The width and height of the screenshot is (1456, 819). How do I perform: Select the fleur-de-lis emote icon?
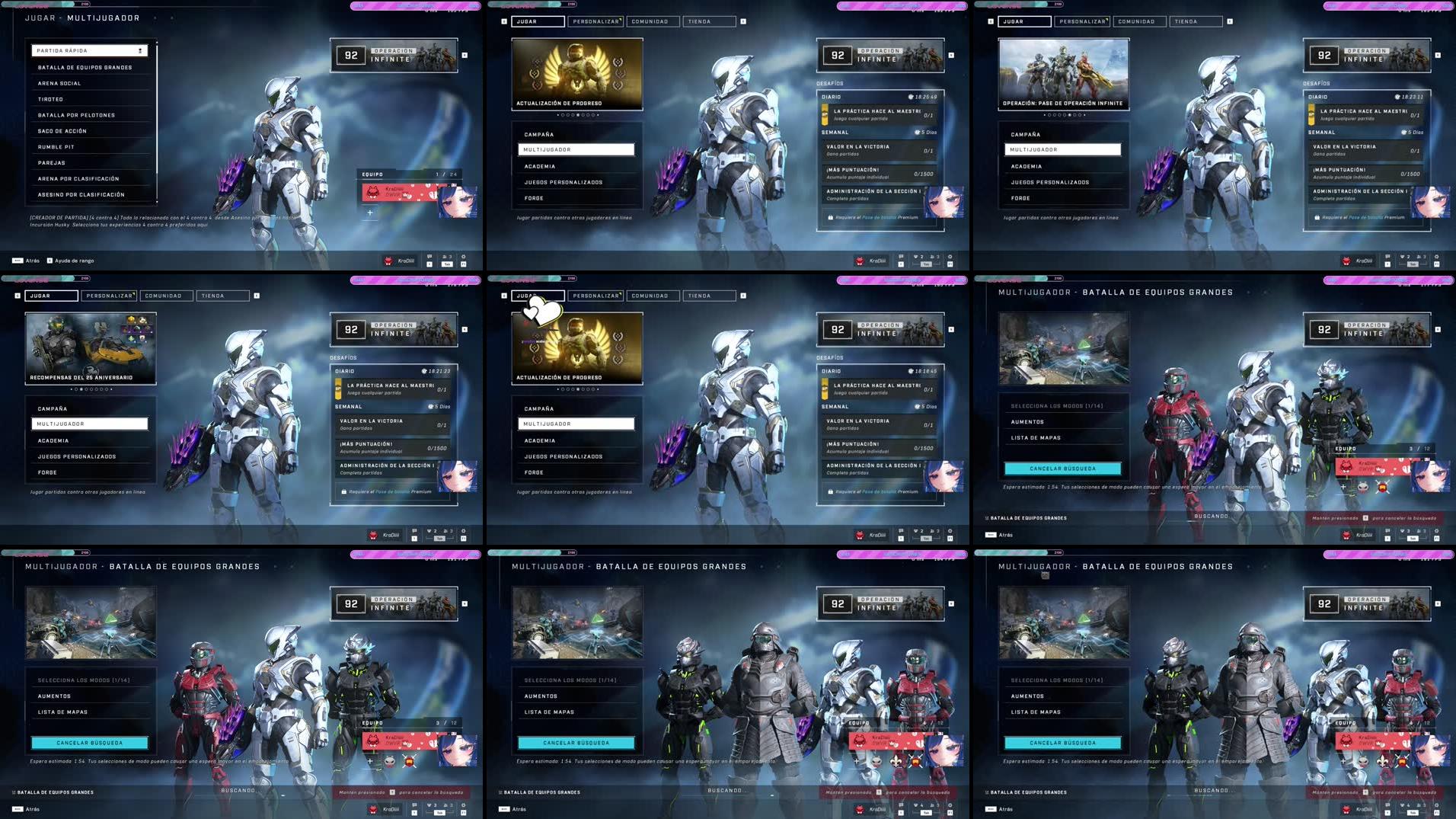coord(896,762)
